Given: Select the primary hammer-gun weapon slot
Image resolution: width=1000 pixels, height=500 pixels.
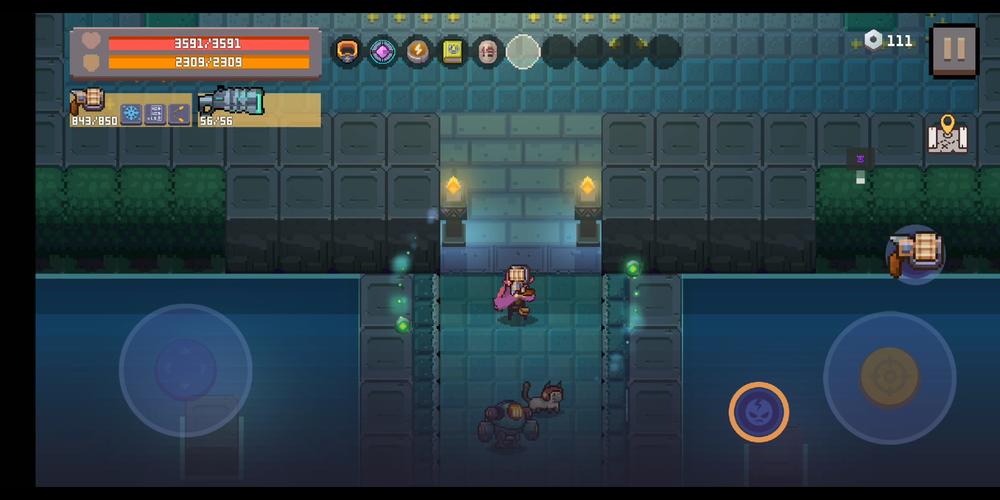Looking at the screenshot, I should pos(89,102).
